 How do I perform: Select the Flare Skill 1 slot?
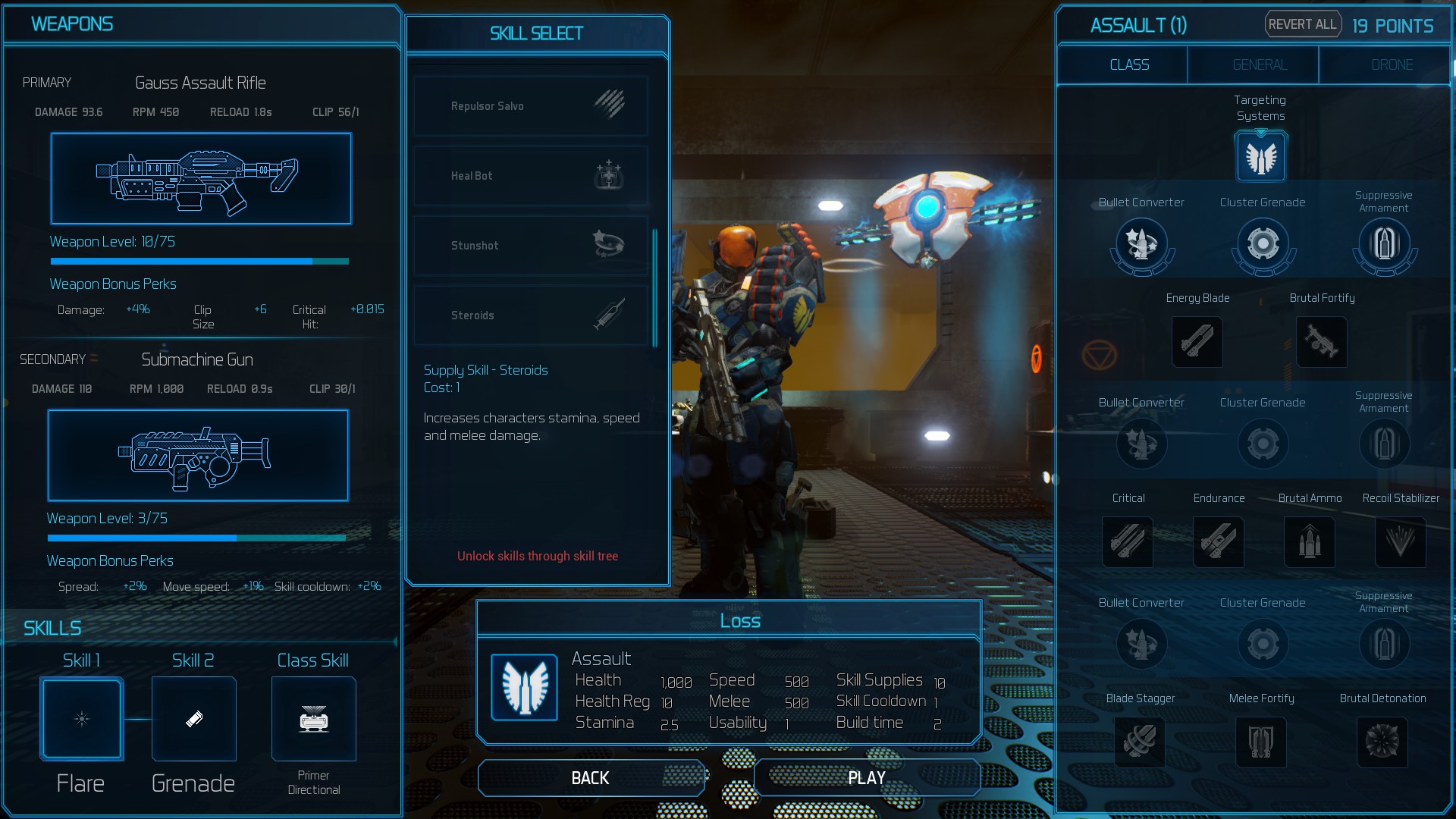(x=82, y=719)
